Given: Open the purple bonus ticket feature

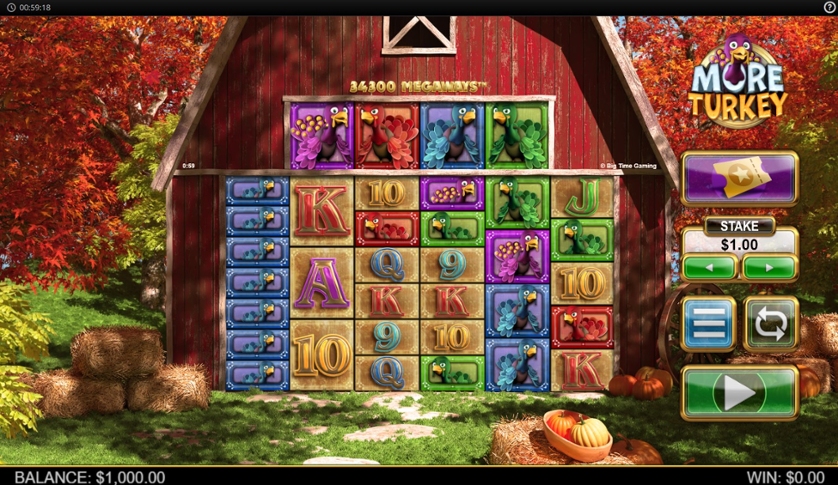Looking at the screenshot, I should tap(739, 178).
